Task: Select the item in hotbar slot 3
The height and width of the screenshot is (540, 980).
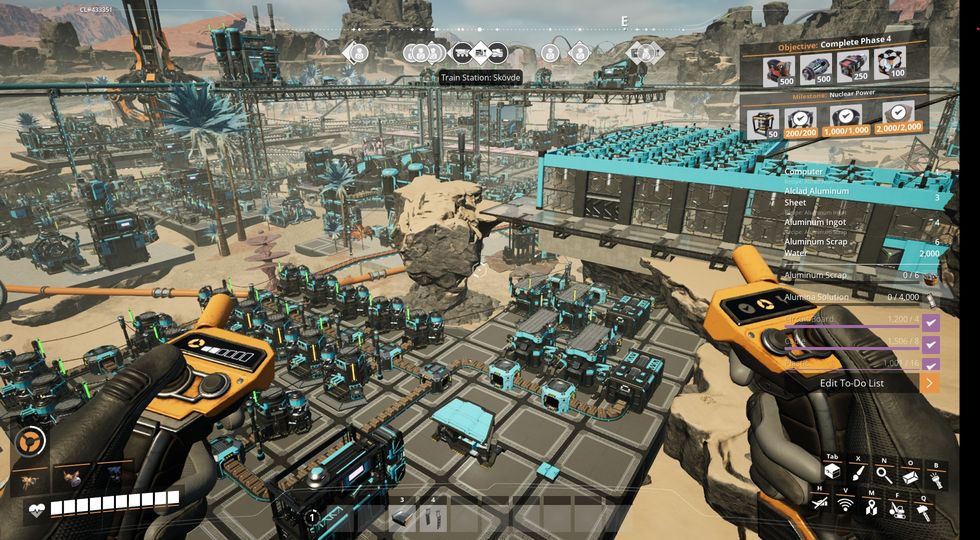Action: tap(403, 516)
